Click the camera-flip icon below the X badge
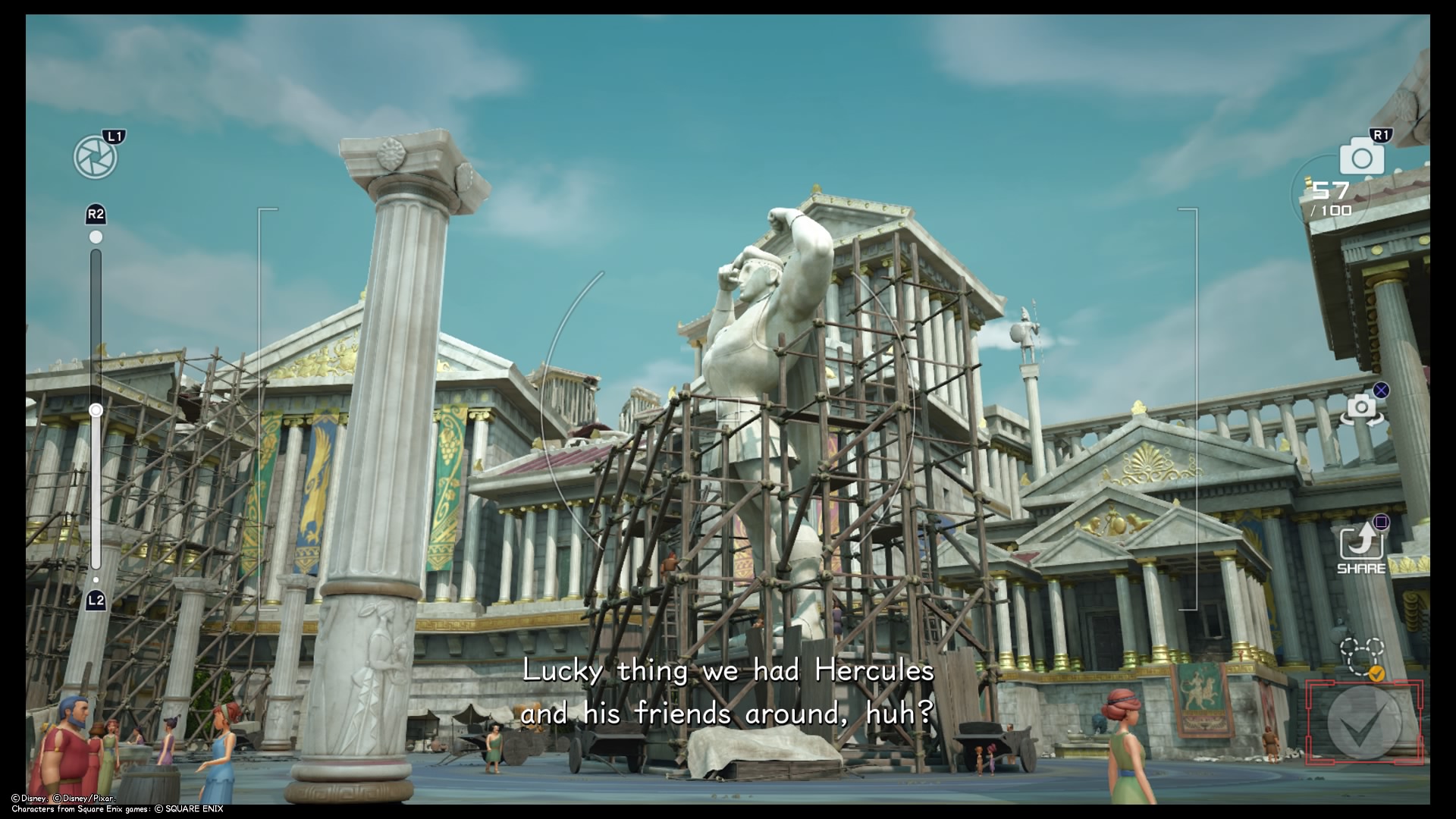The height and width of the screenshot is (819, 1456). [1361, 409]
